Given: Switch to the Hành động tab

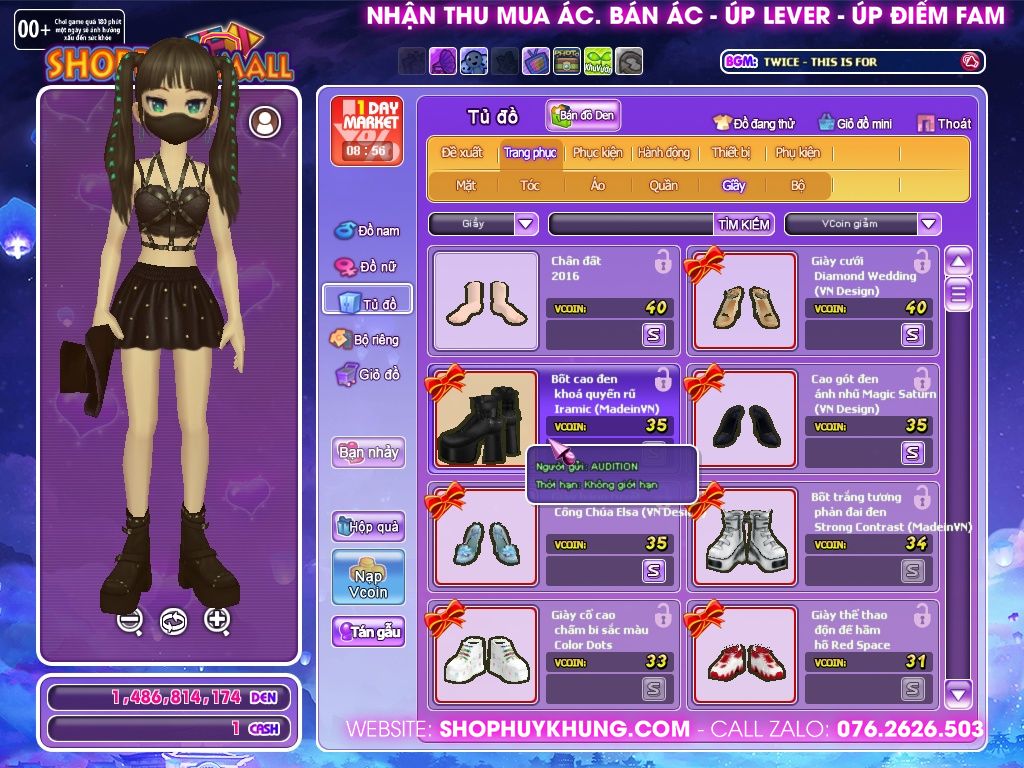Looking at the screenshot, I should click(x=664, y=153).
